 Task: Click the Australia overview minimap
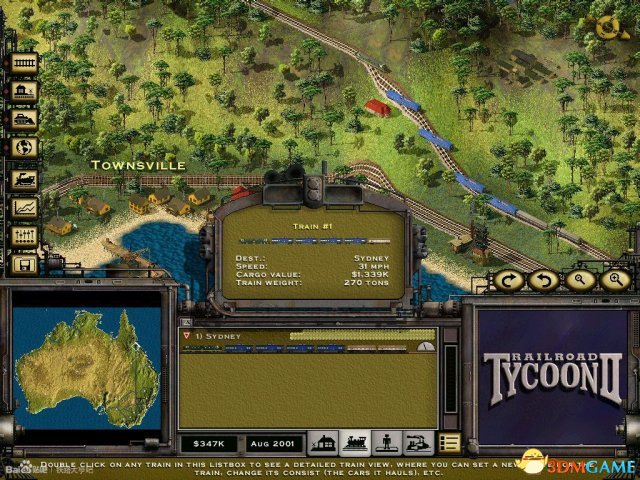tap(86, 367)
